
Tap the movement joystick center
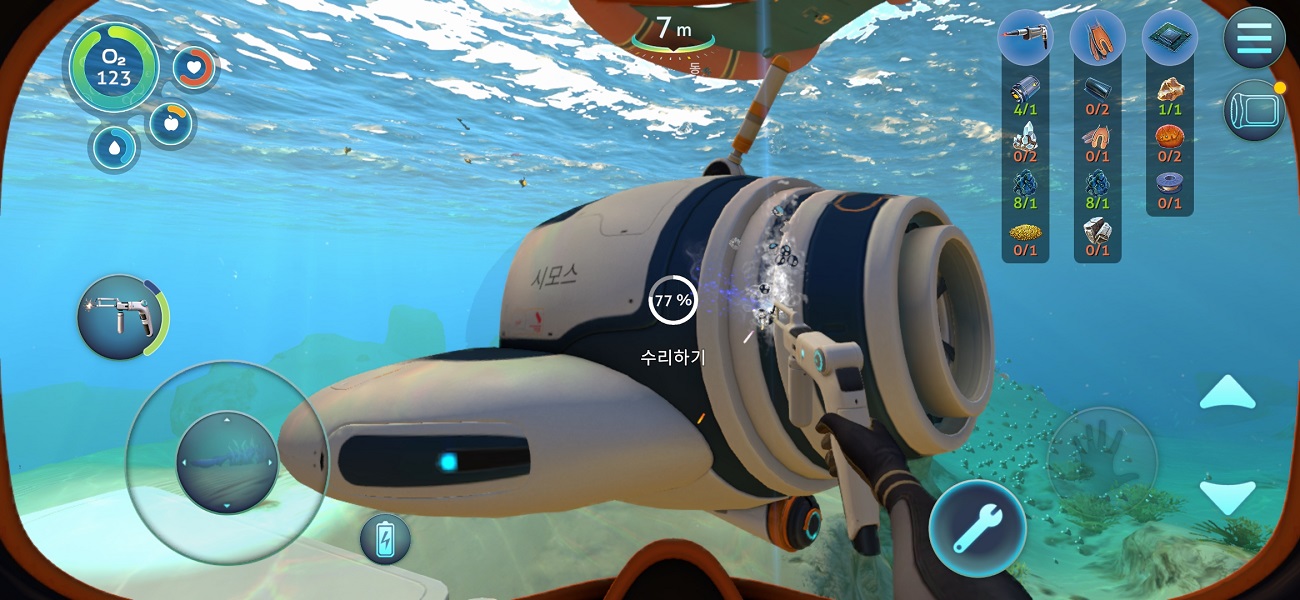[x=227, y=462]
